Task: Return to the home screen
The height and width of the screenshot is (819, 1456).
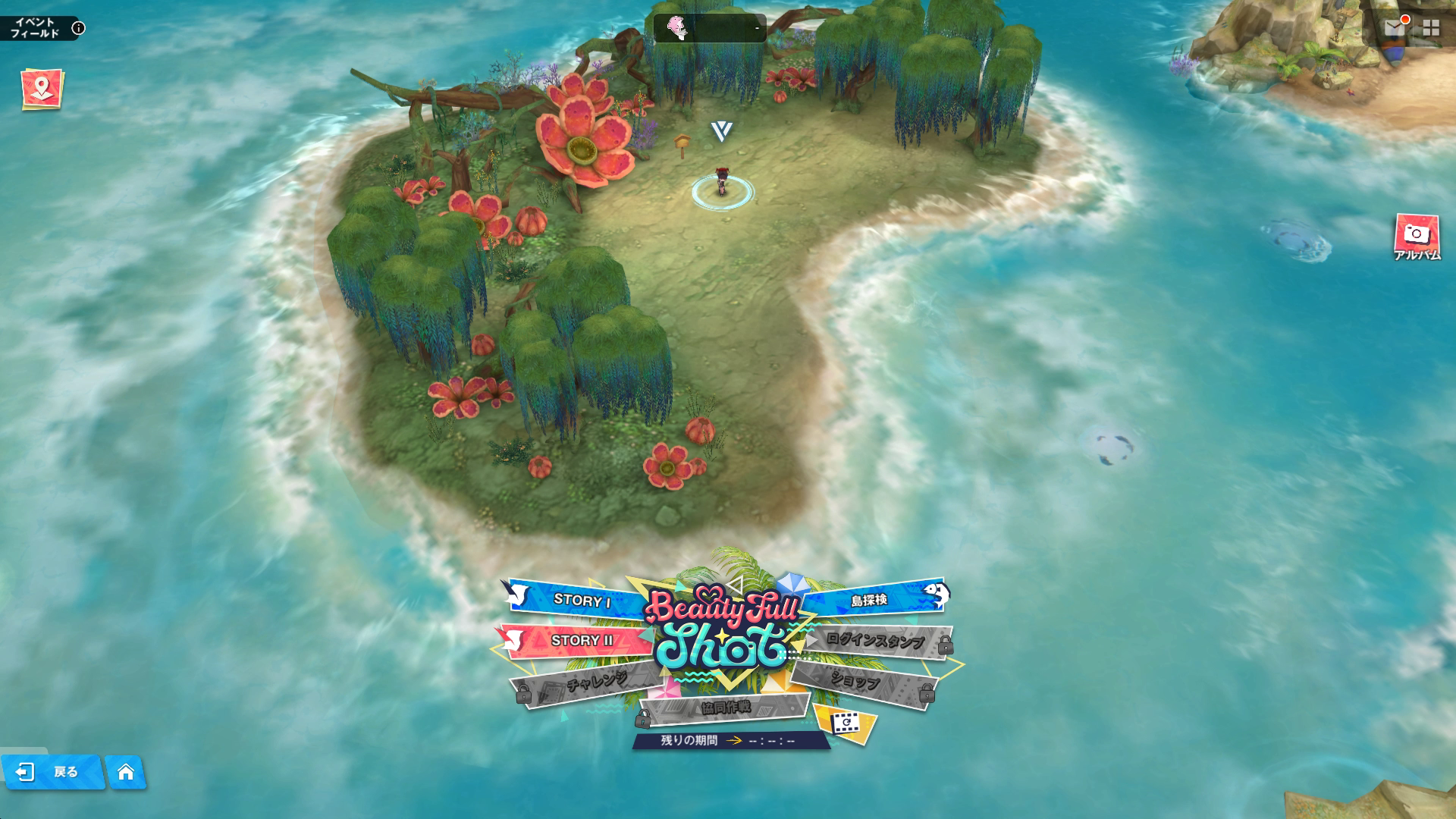Action: [126, 772]
